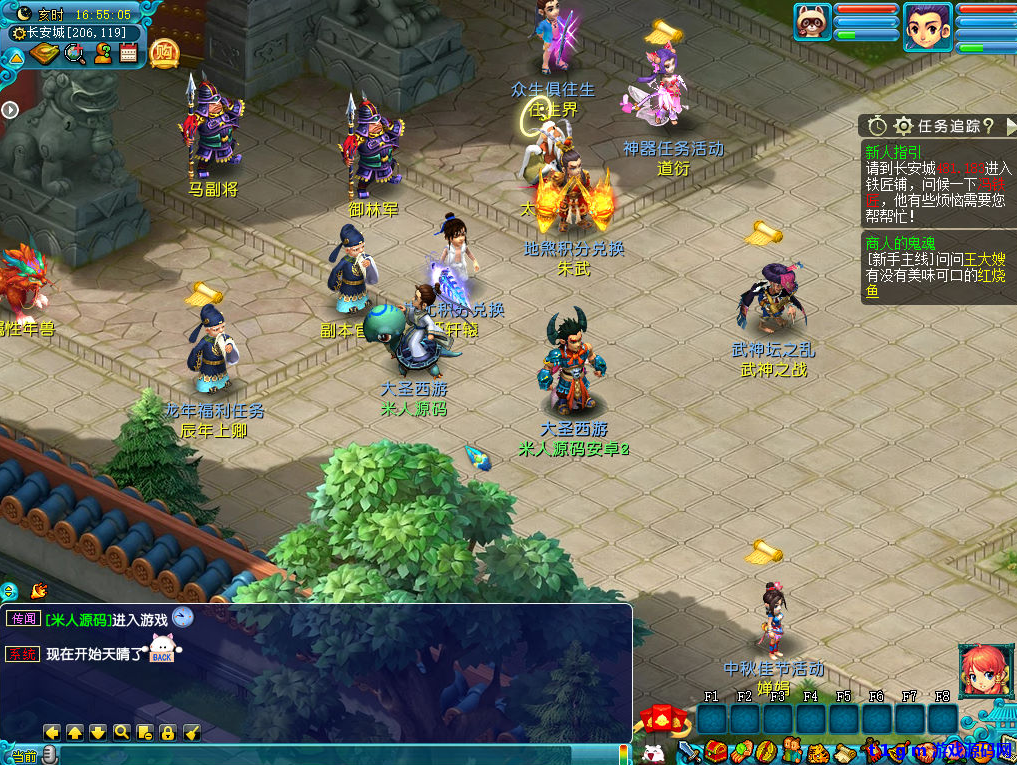Open the world map magnifier icon
1017x765 pixels.
coord(74,53)
